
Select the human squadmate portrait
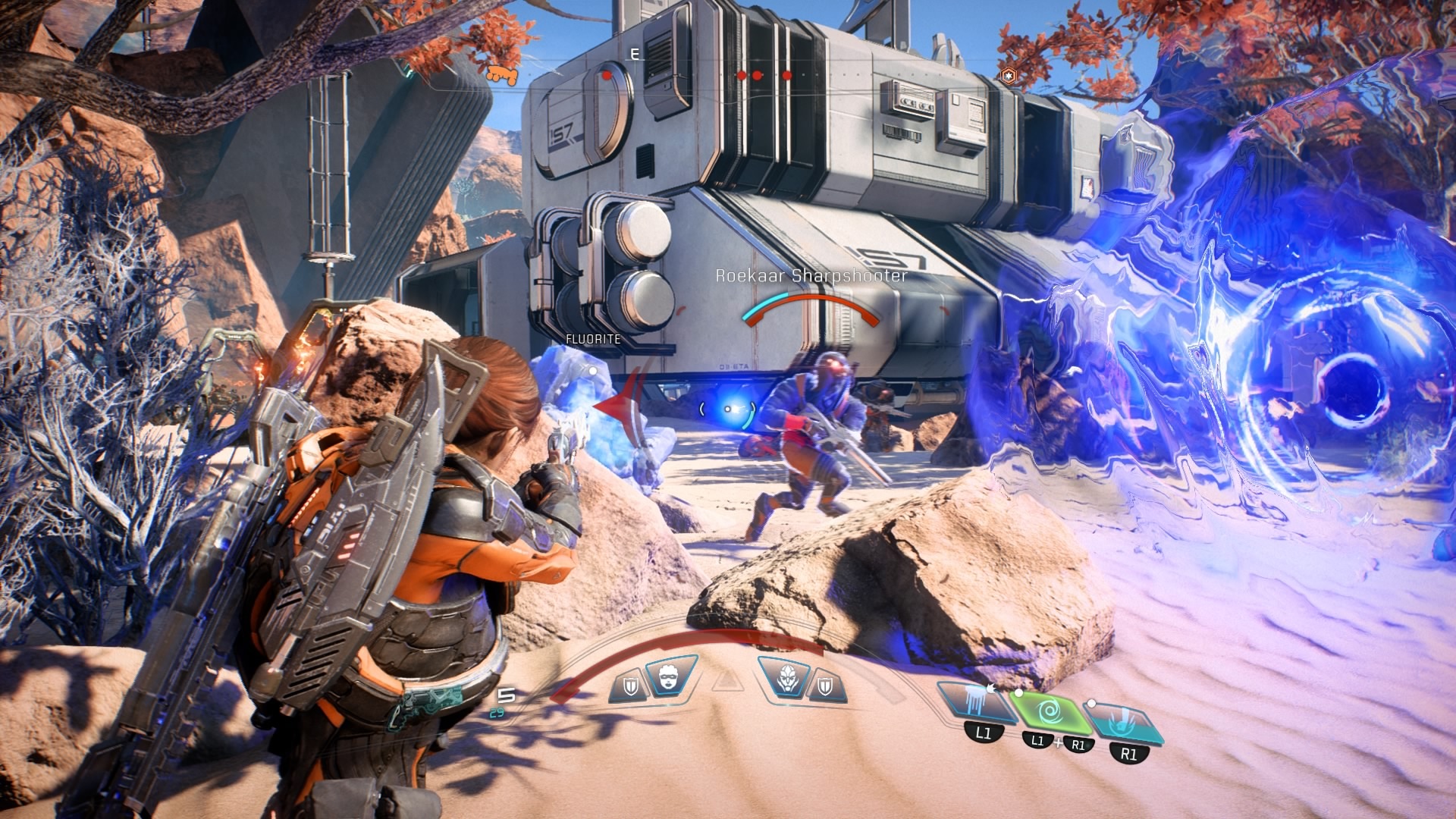(x=670, y=676)
